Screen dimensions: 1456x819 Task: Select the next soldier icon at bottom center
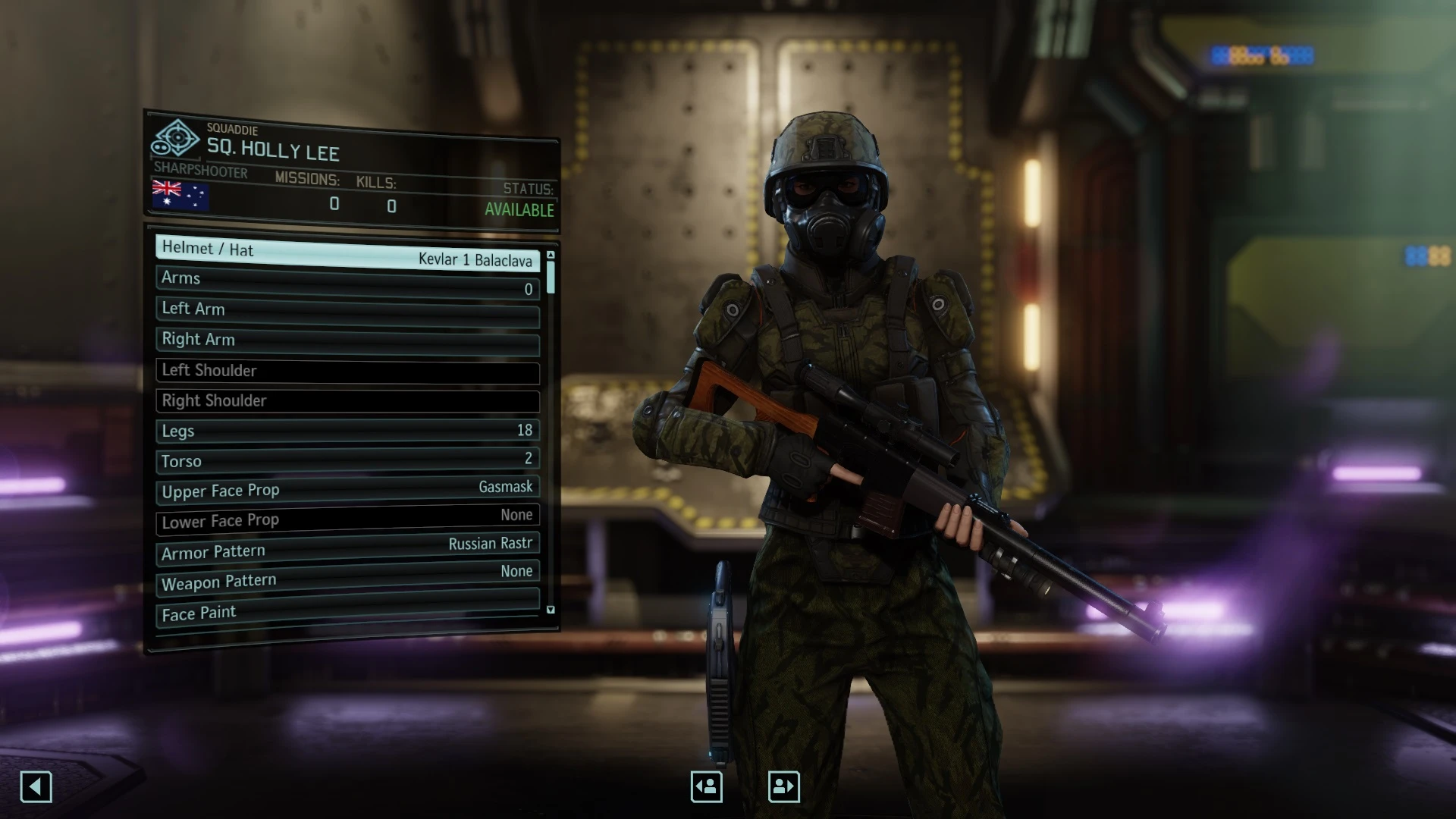(785, 786)
